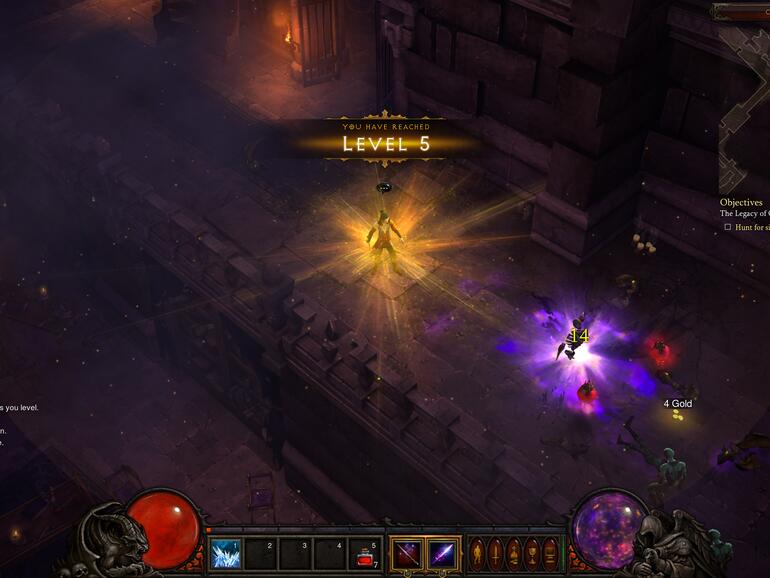Select the "Hunt for" objective entry
The image size is (770, 578).
pyautogui.click(x=750, y=227)
